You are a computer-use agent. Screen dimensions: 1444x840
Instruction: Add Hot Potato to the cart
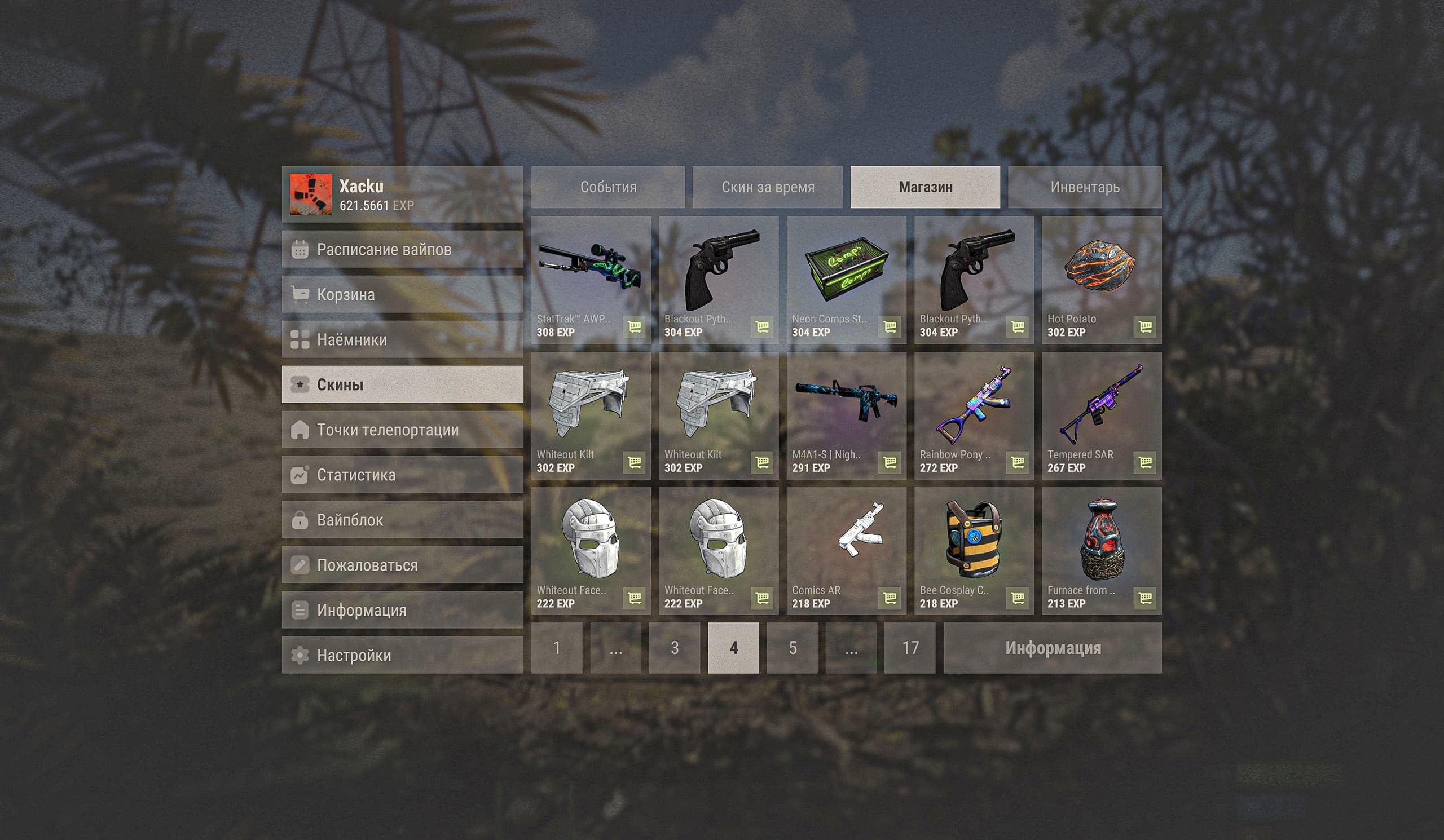[1144, 327]
